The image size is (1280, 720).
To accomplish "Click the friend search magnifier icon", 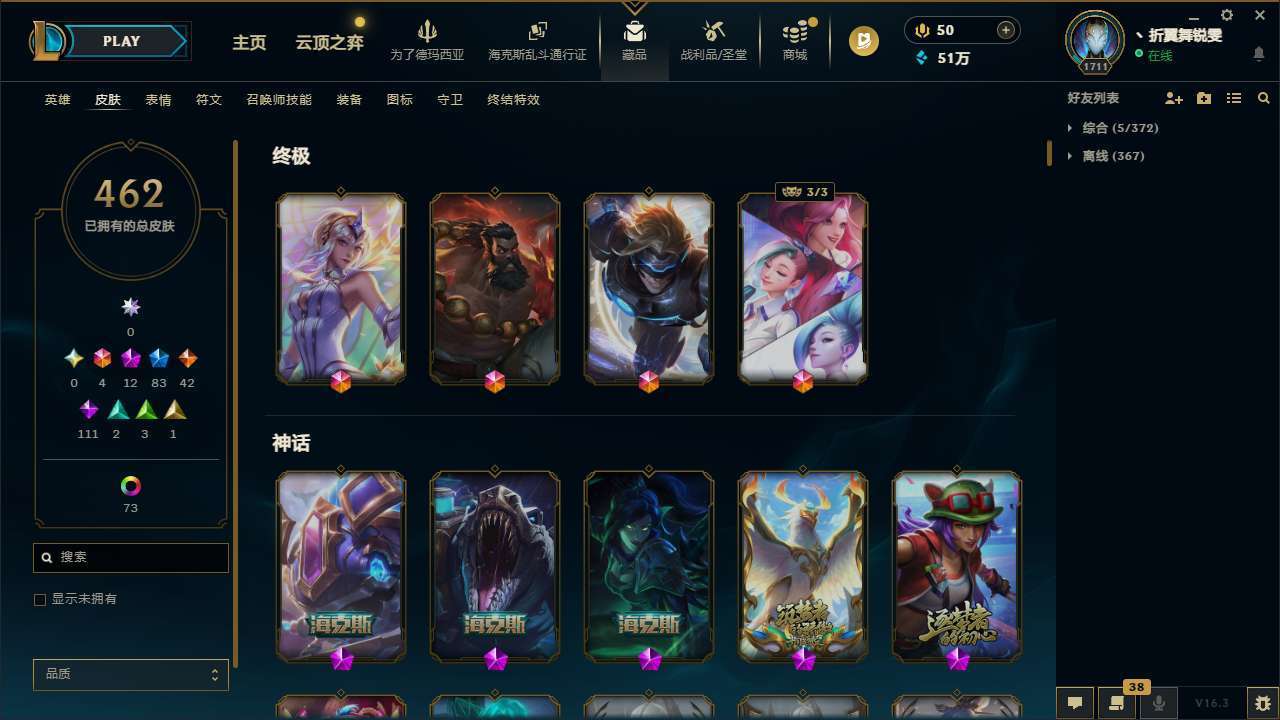I will coord(1264,97).
